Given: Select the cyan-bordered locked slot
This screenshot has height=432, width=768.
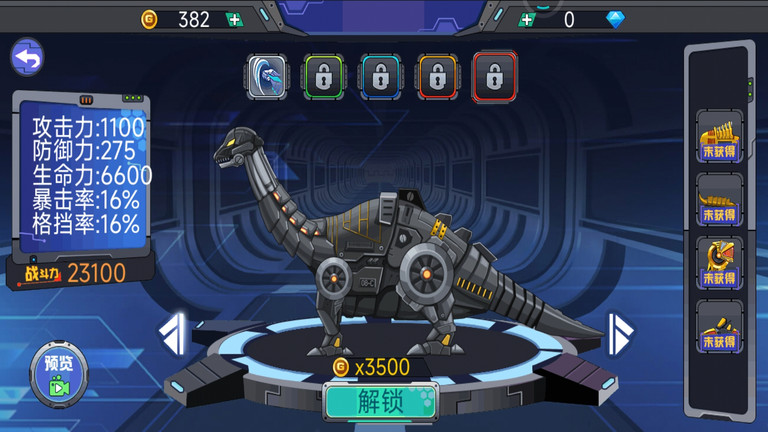Looking at the screenshot, I should 380,76.
